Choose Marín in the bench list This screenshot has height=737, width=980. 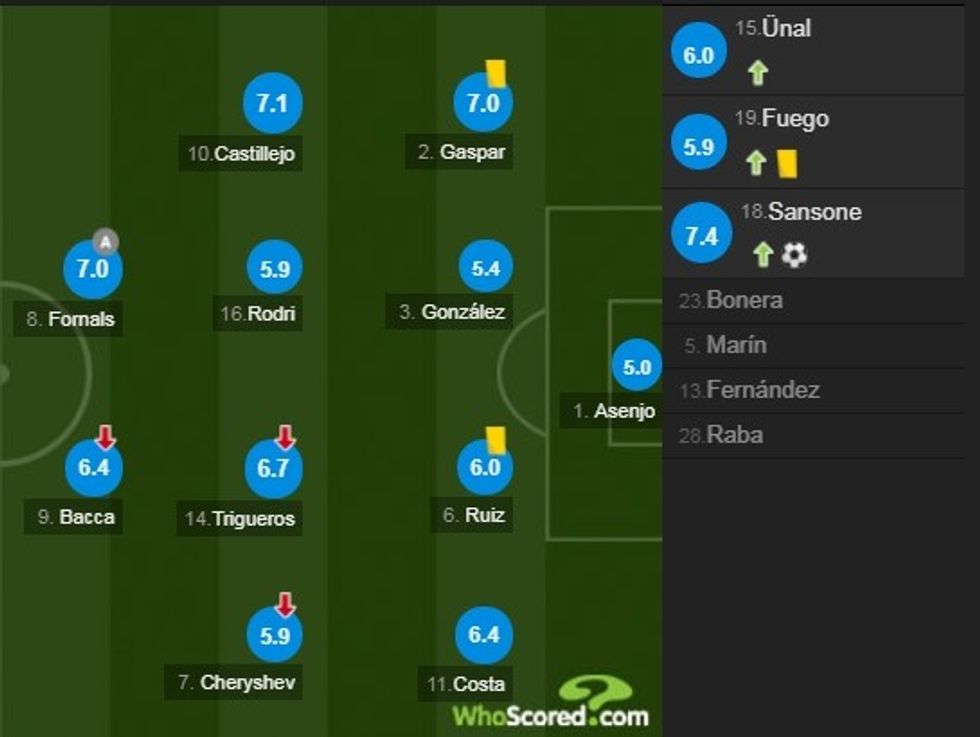[736, 345]
